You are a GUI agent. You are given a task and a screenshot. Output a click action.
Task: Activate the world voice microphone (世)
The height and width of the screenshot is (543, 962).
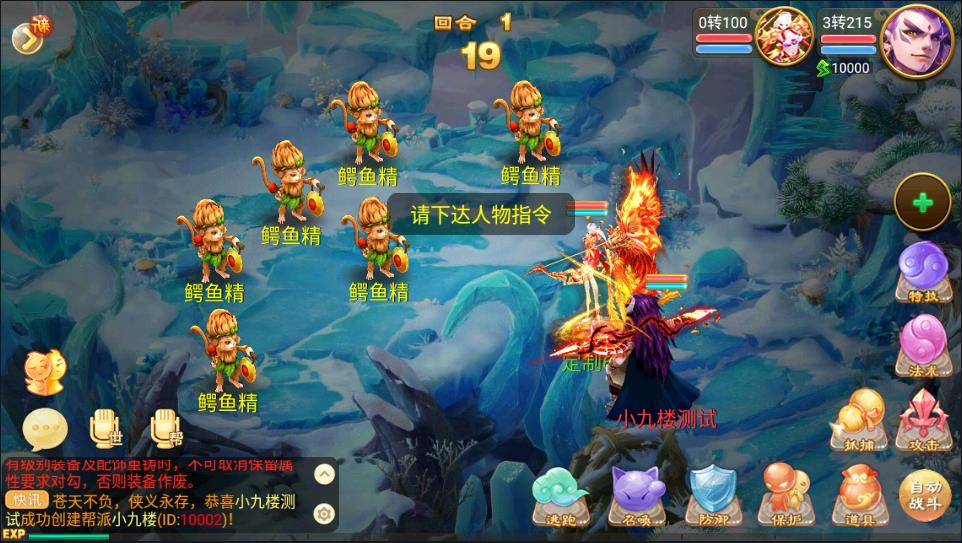tap(104, 428)
